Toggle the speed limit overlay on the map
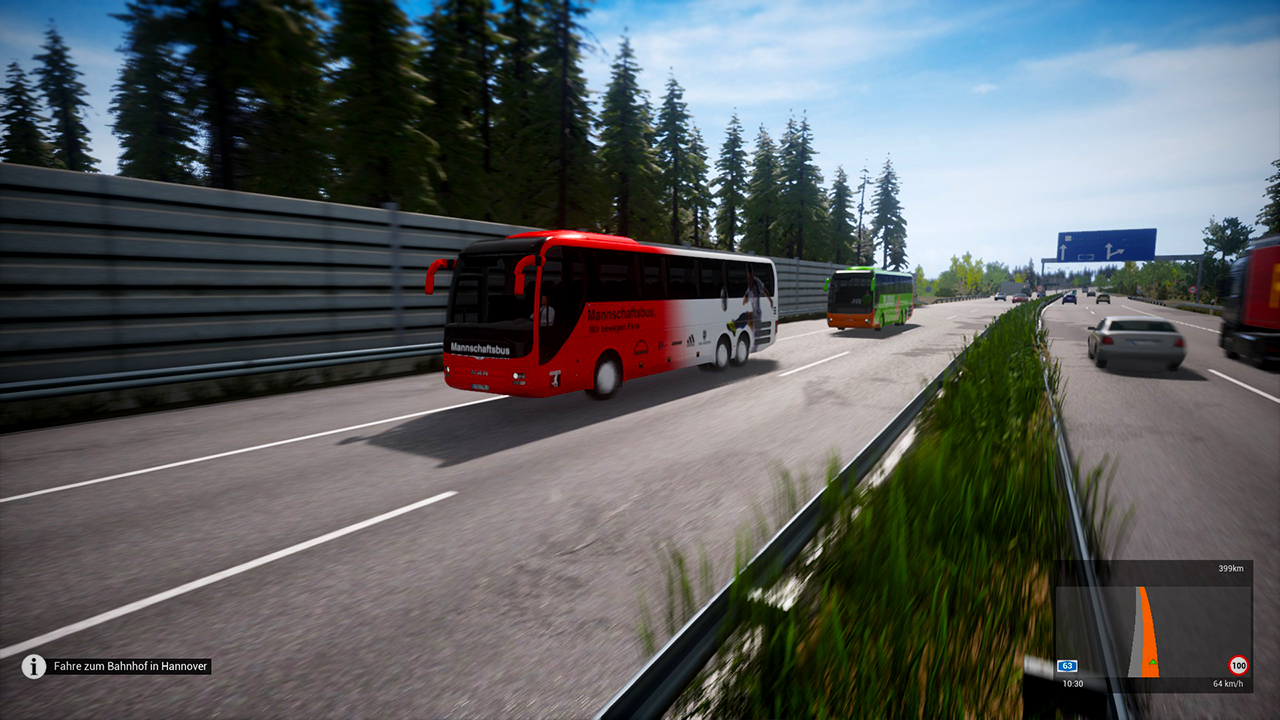This screenshot has height=720, width=1280. tap(1238, 665)
